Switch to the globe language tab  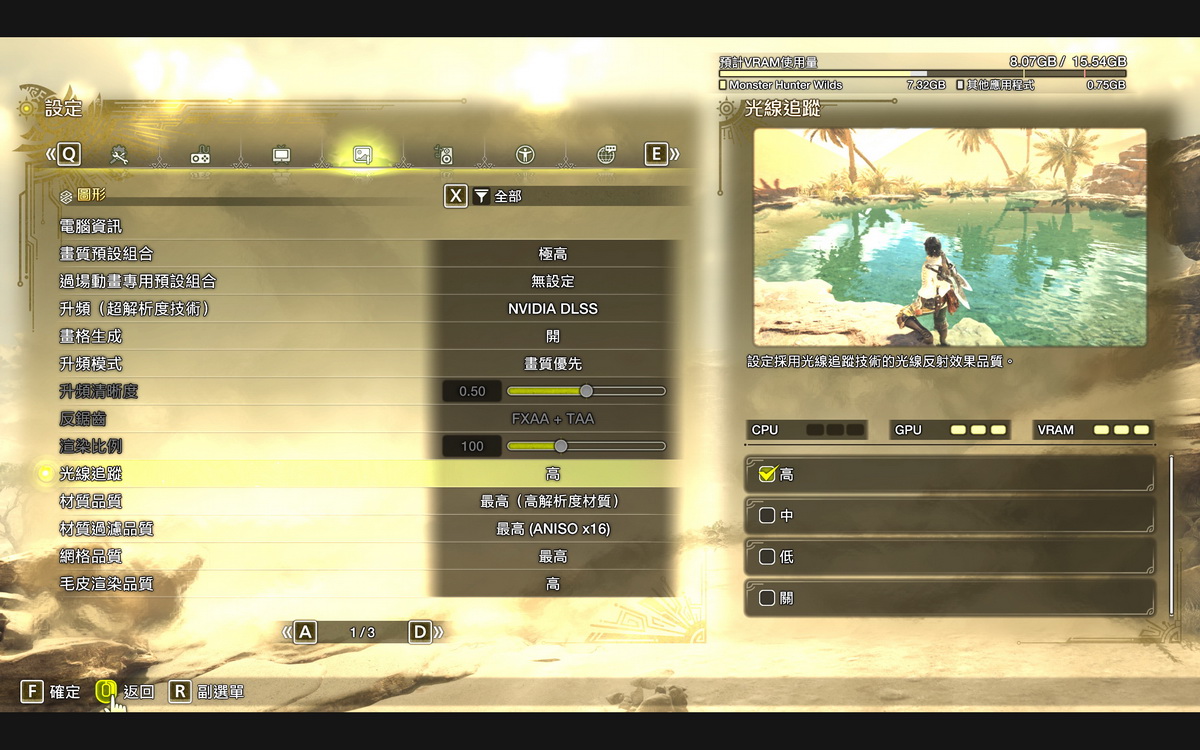606,155
